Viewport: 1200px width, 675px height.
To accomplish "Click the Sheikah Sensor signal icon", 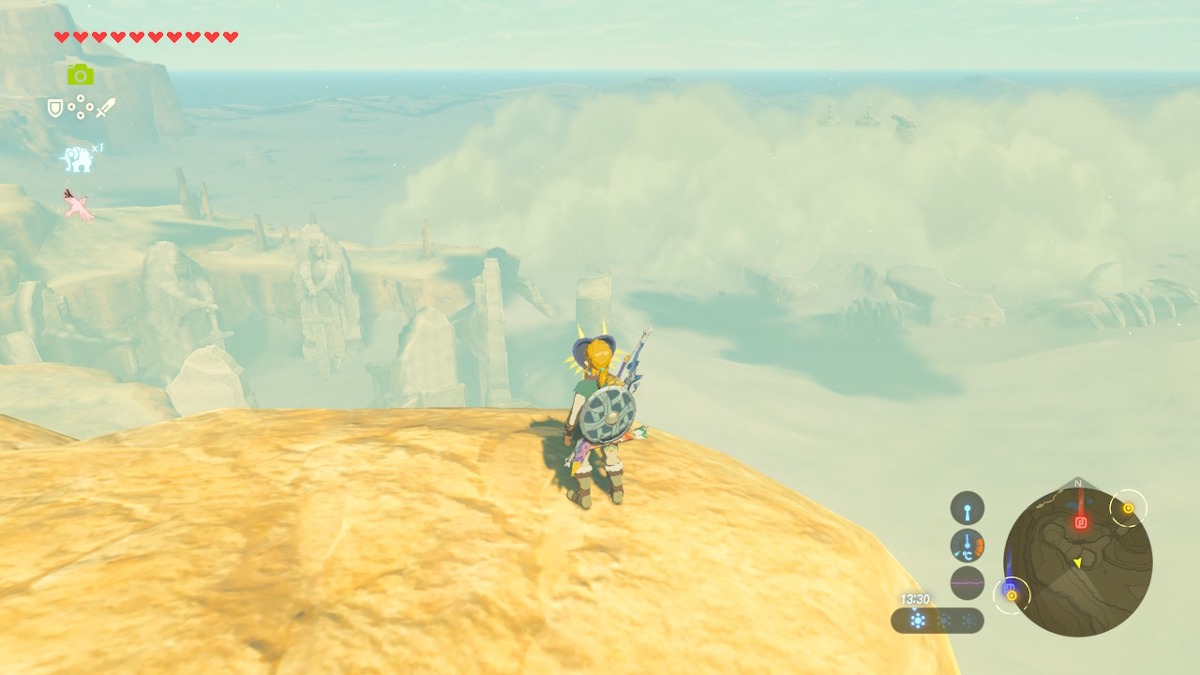I will [967, 508].
